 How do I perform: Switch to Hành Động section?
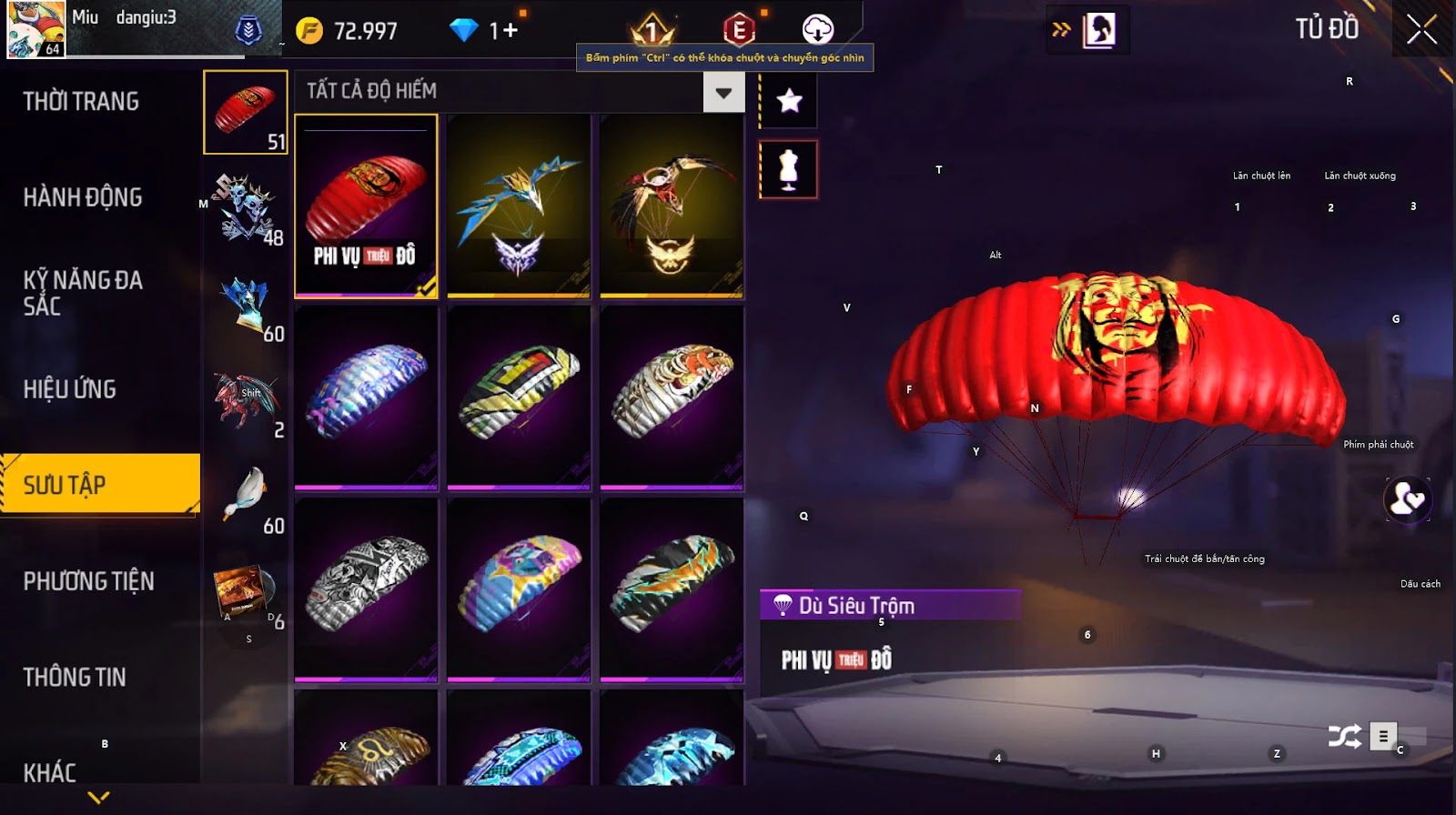pos(83,197)
